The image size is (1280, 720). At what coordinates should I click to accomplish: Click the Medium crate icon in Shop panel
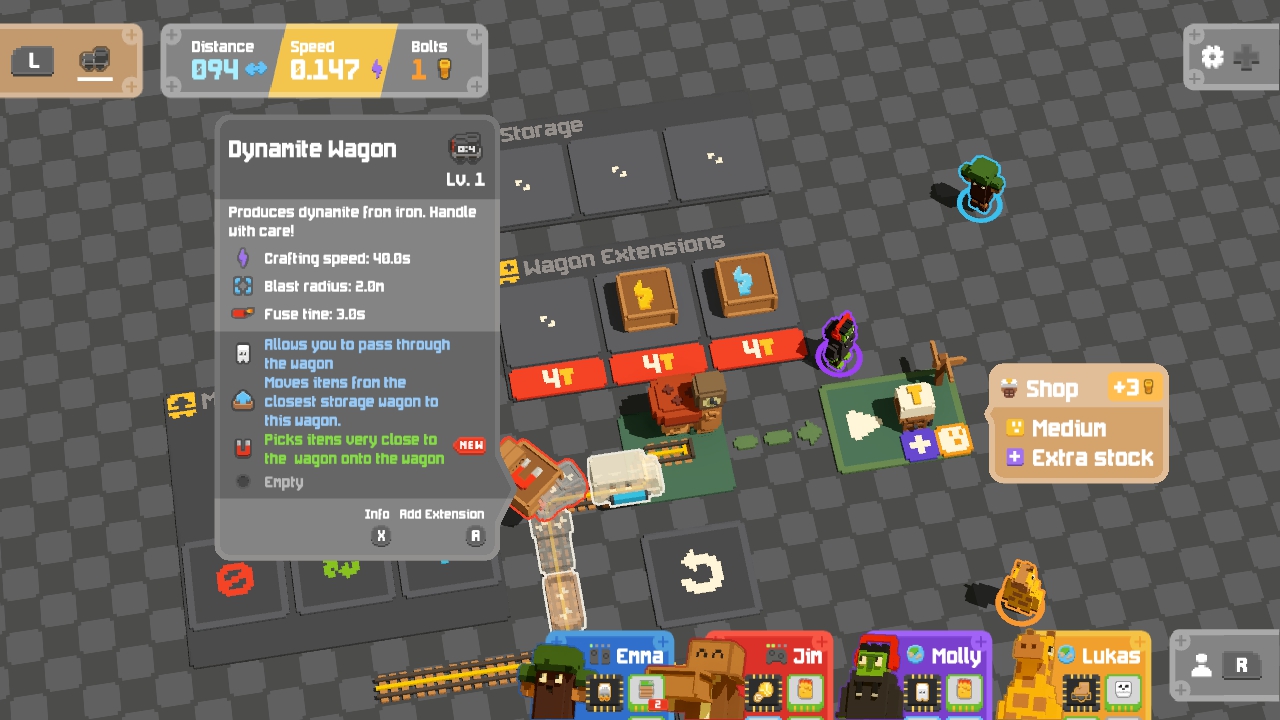click(1015, 428)
